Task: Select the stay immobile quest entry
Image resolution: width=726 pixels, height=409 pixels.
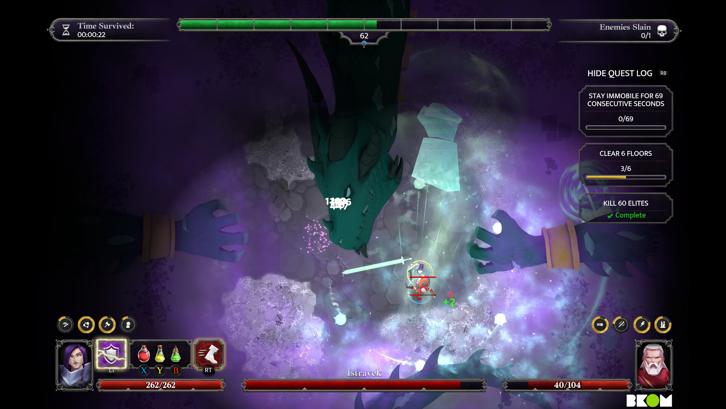Action: (626, 110)
